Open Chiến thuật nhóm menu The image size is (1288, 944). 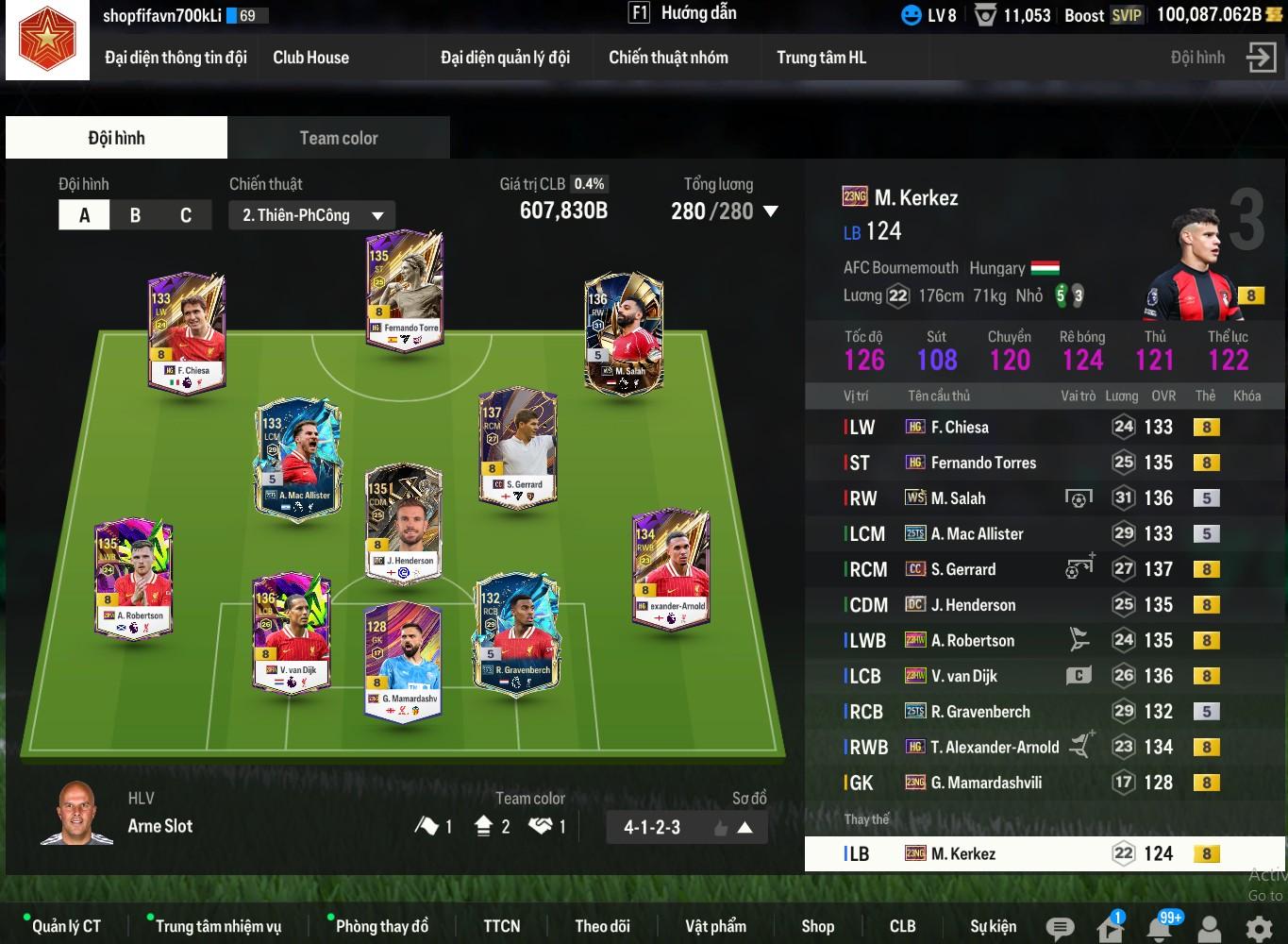(x=668, y=58)
